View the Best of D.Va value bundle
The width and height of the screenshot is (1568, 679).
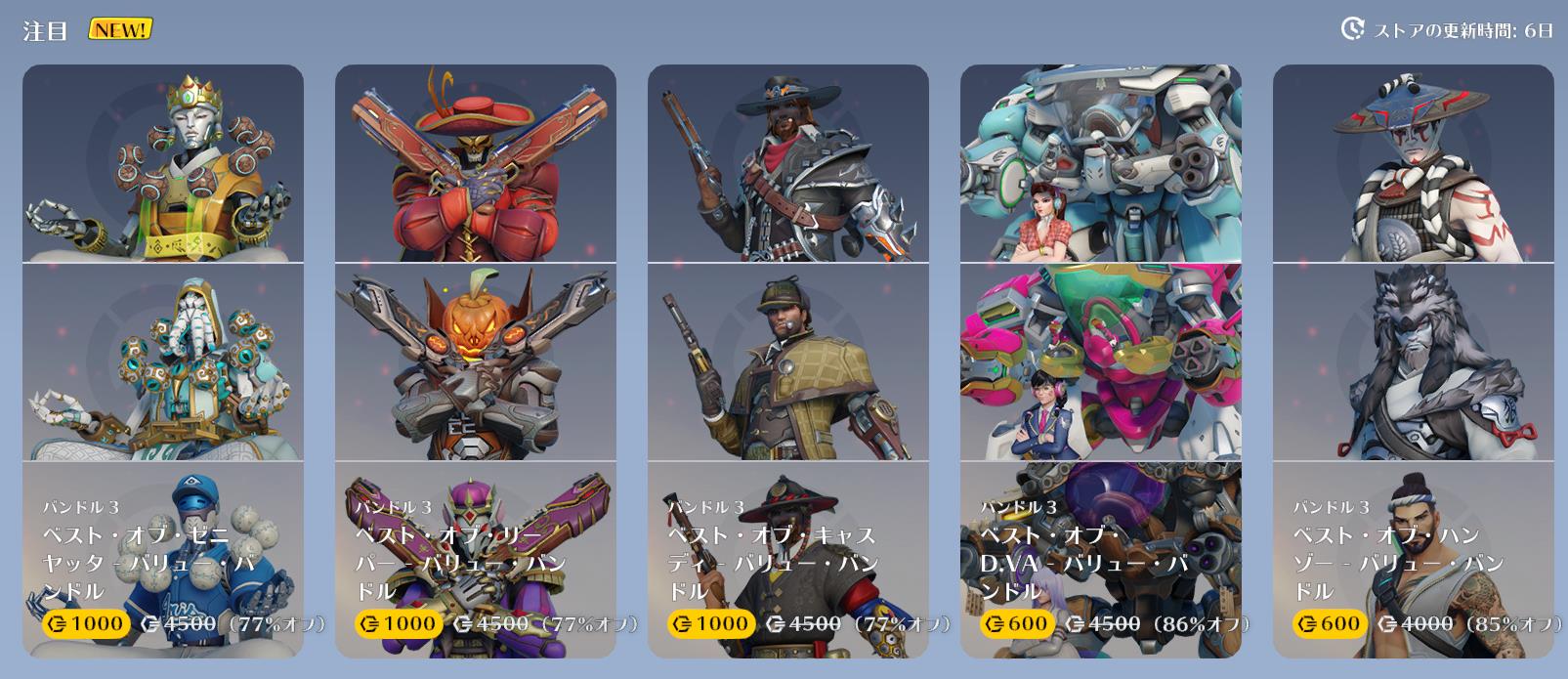1101,361
